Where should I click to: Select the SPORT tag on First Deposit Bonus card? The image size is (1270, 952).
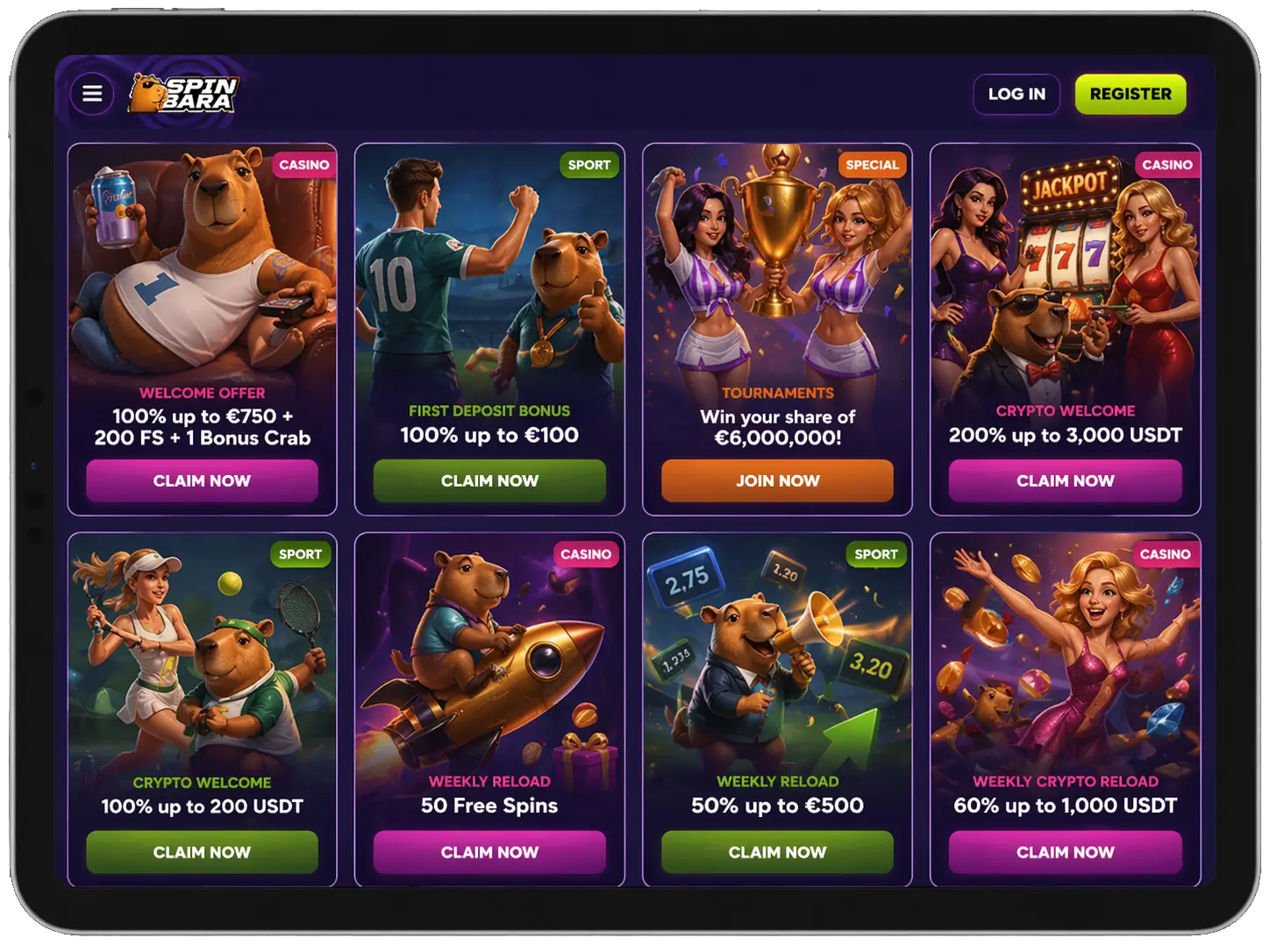590,164
